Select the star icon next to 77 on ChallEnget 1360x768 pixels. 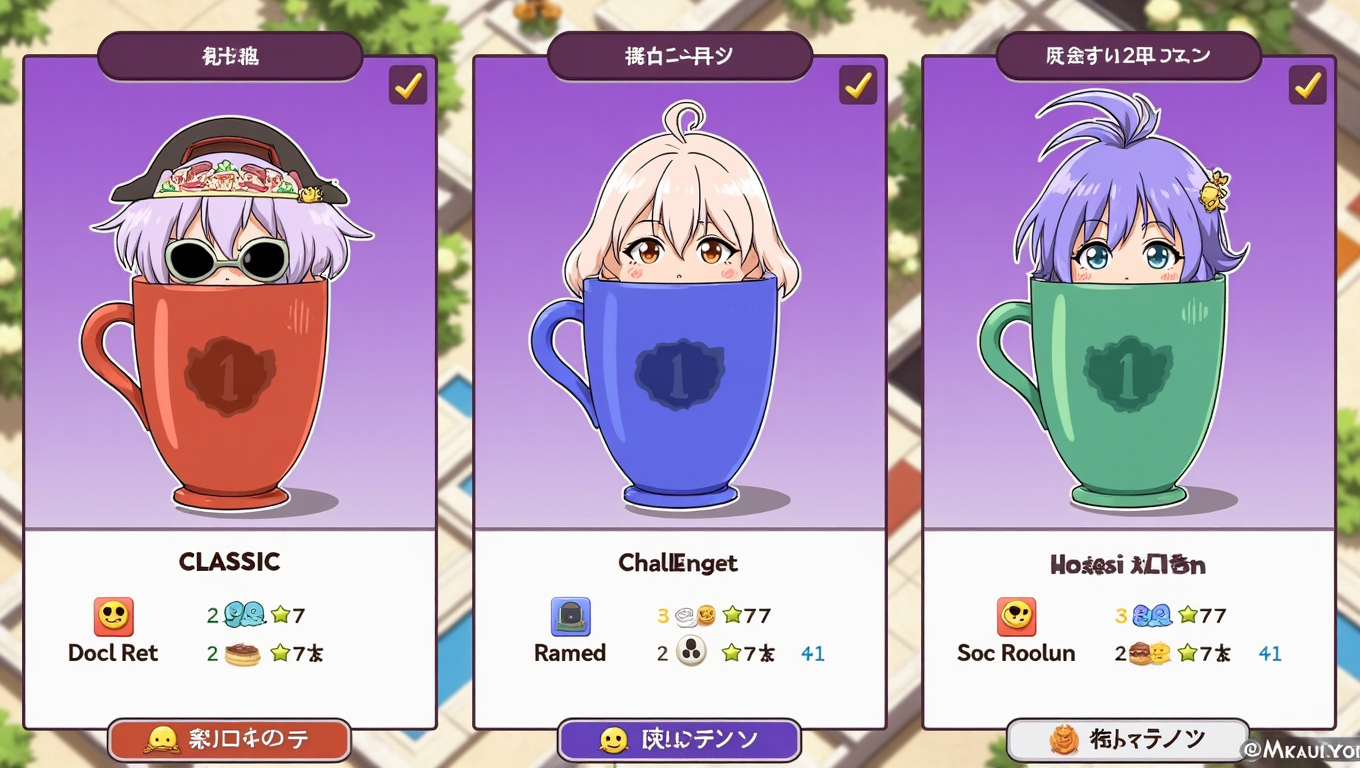pos(732,616)
